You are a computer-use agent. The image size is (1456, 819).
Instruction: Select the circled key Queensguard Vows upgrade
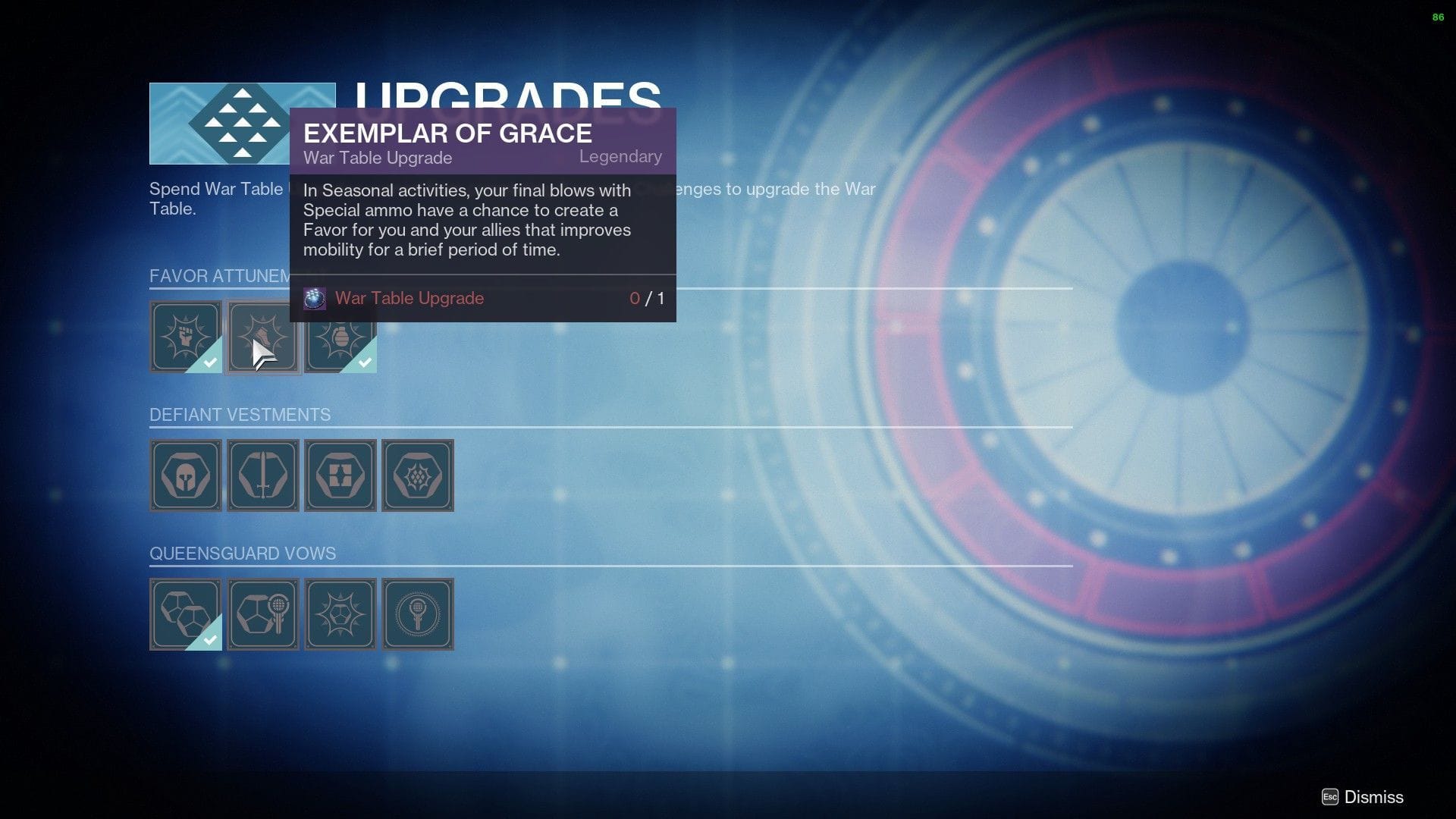pos(417,614)
